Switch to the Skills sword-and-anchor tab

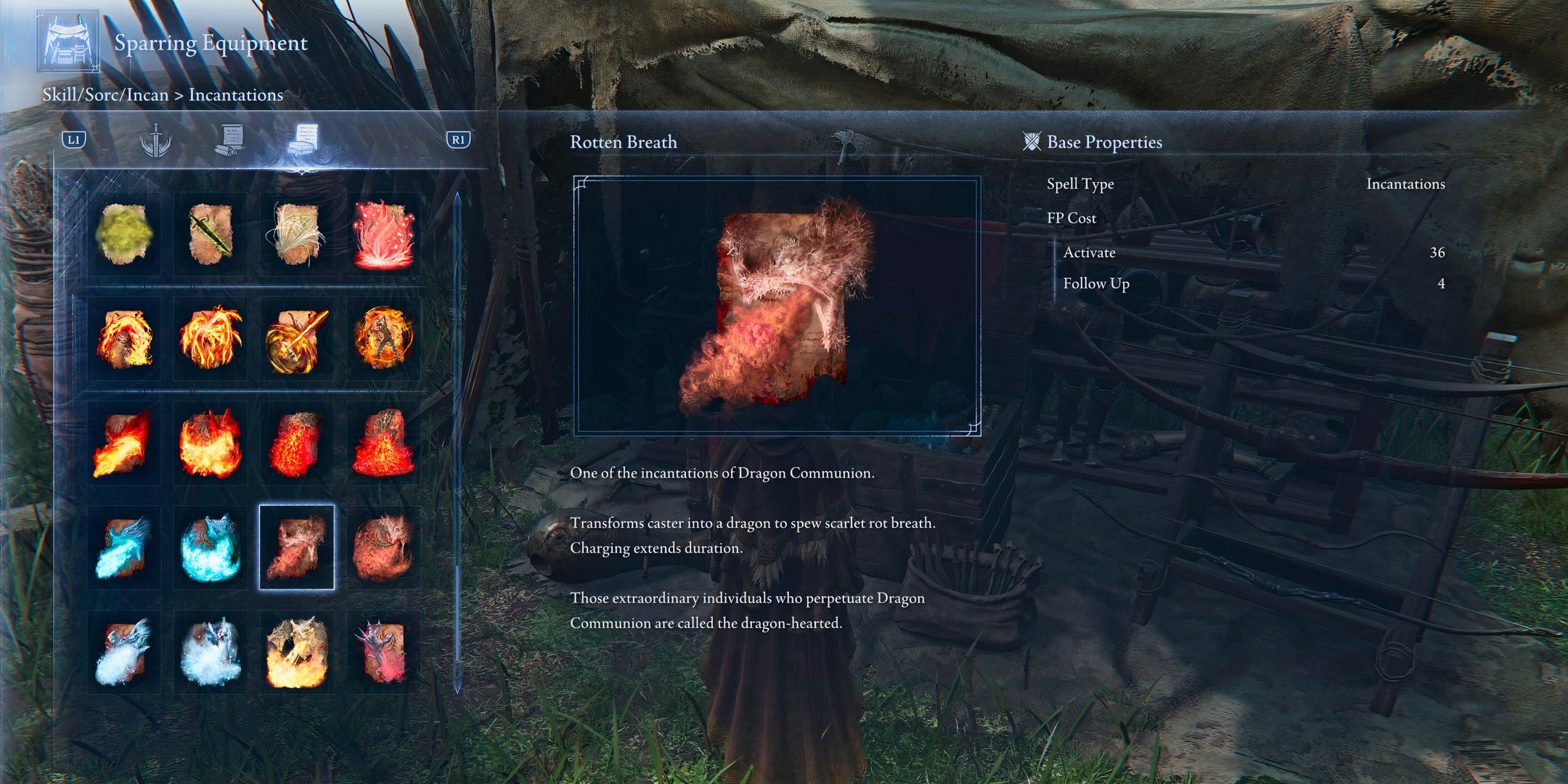[155, 140]
